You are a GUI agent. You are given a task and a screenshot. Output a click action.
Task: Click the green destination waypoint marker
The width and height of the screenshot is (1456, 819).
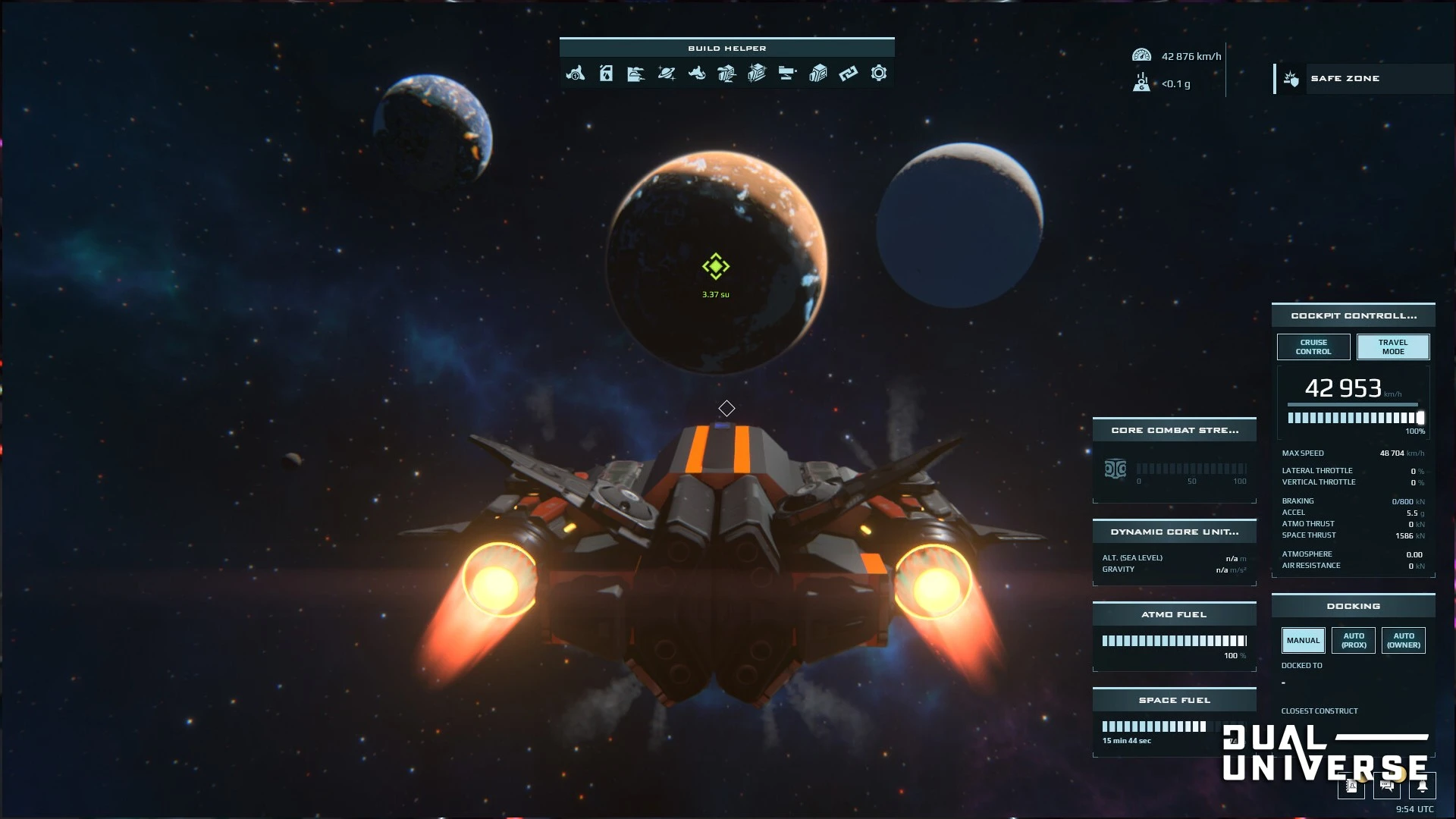(715, 266)
